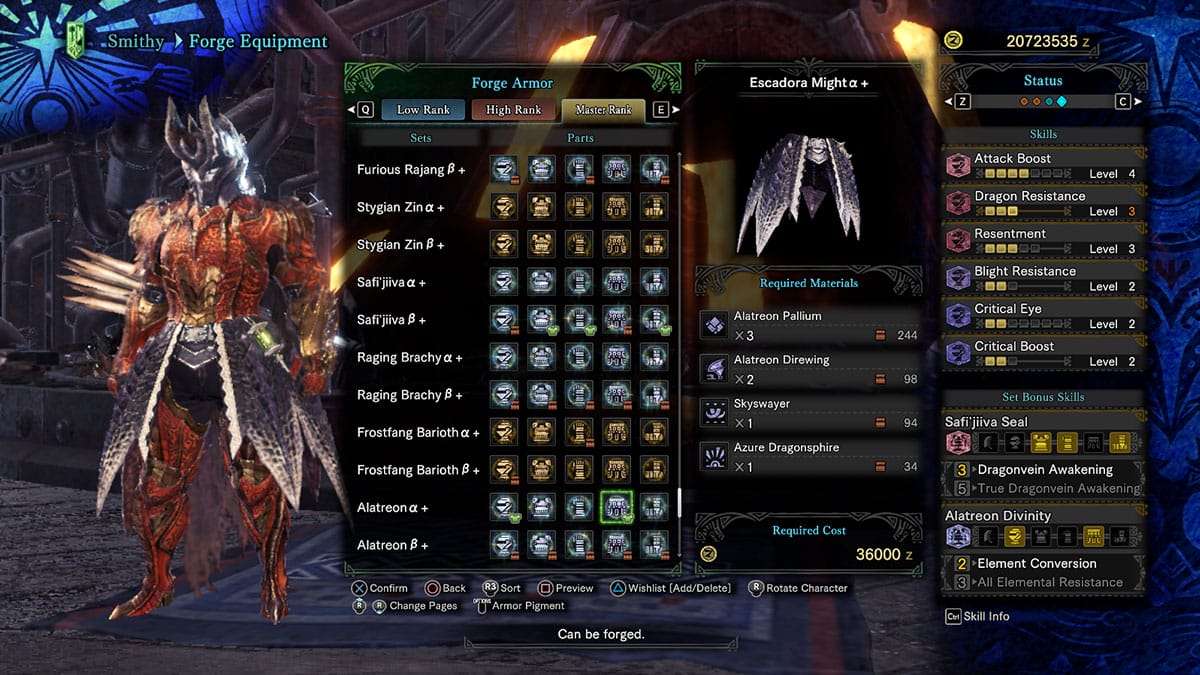The image size is (1200, 675).
Task: Select the Critical Boost skill row
Action: pos(1043,353)
